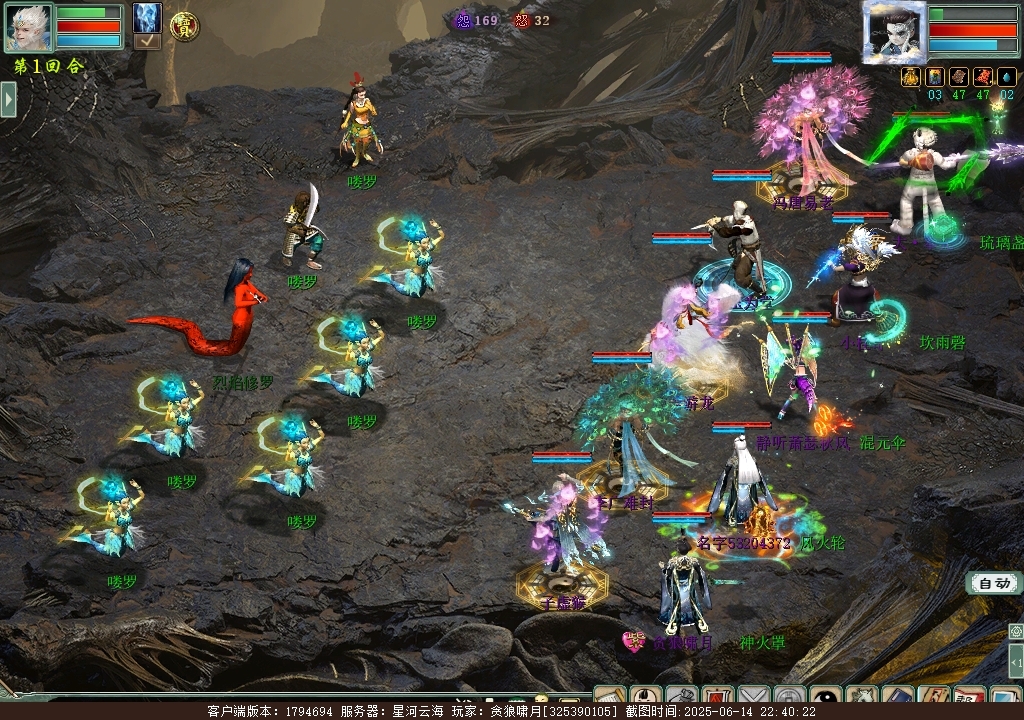
Task: Expand the left side panel arrow
Action: click(x=8, y=99)
